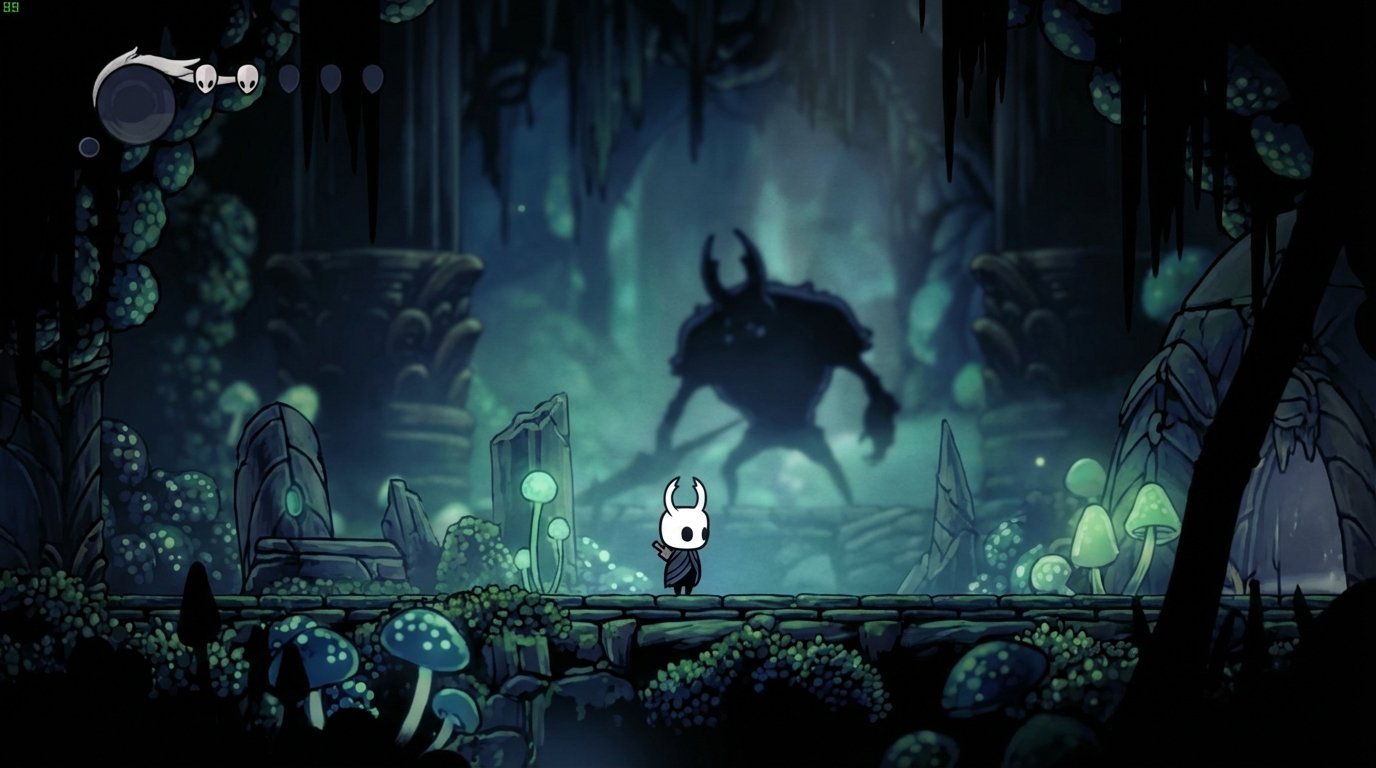Click the rightmost empty mask slot
1376x768 pixels.
(371, 79)
